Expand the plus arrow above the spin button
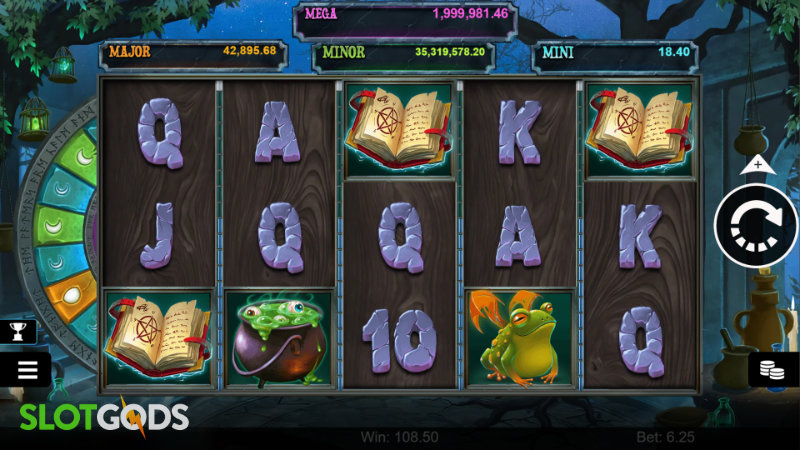This screenshot has width=800, height=450. click(757, 164)
